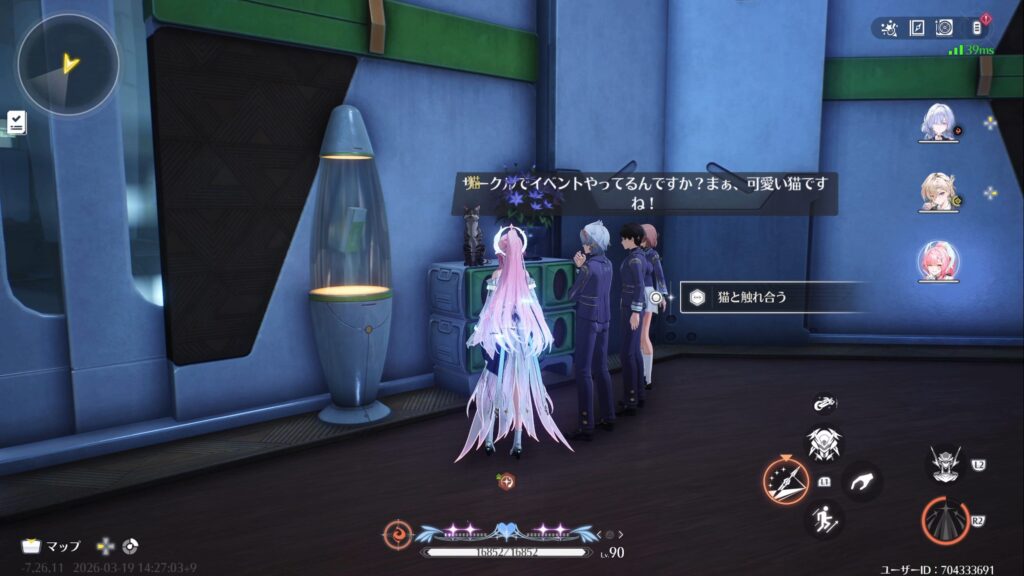The width and height of the screenshot is (1024, 576).
Task: Open the battery icon with red alert
Action: [977, 28]
